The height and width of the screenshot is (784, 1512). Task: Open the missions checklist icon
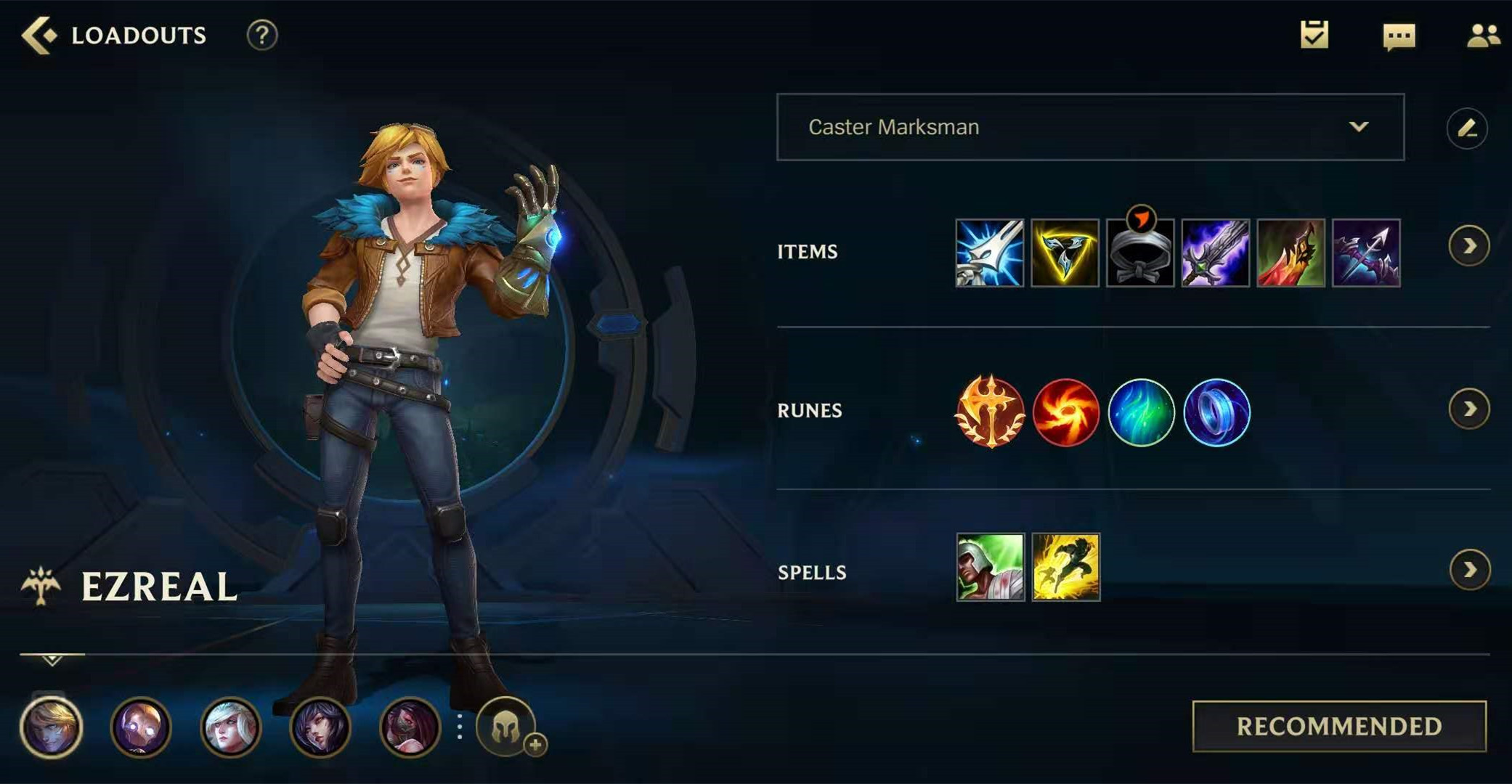click(x=1314, y=35)
